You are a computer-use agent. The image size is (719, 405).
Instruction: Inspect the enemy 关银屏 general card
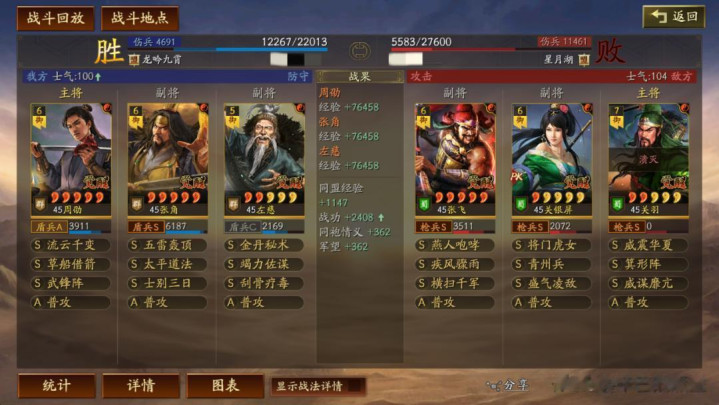click(551, 153)
